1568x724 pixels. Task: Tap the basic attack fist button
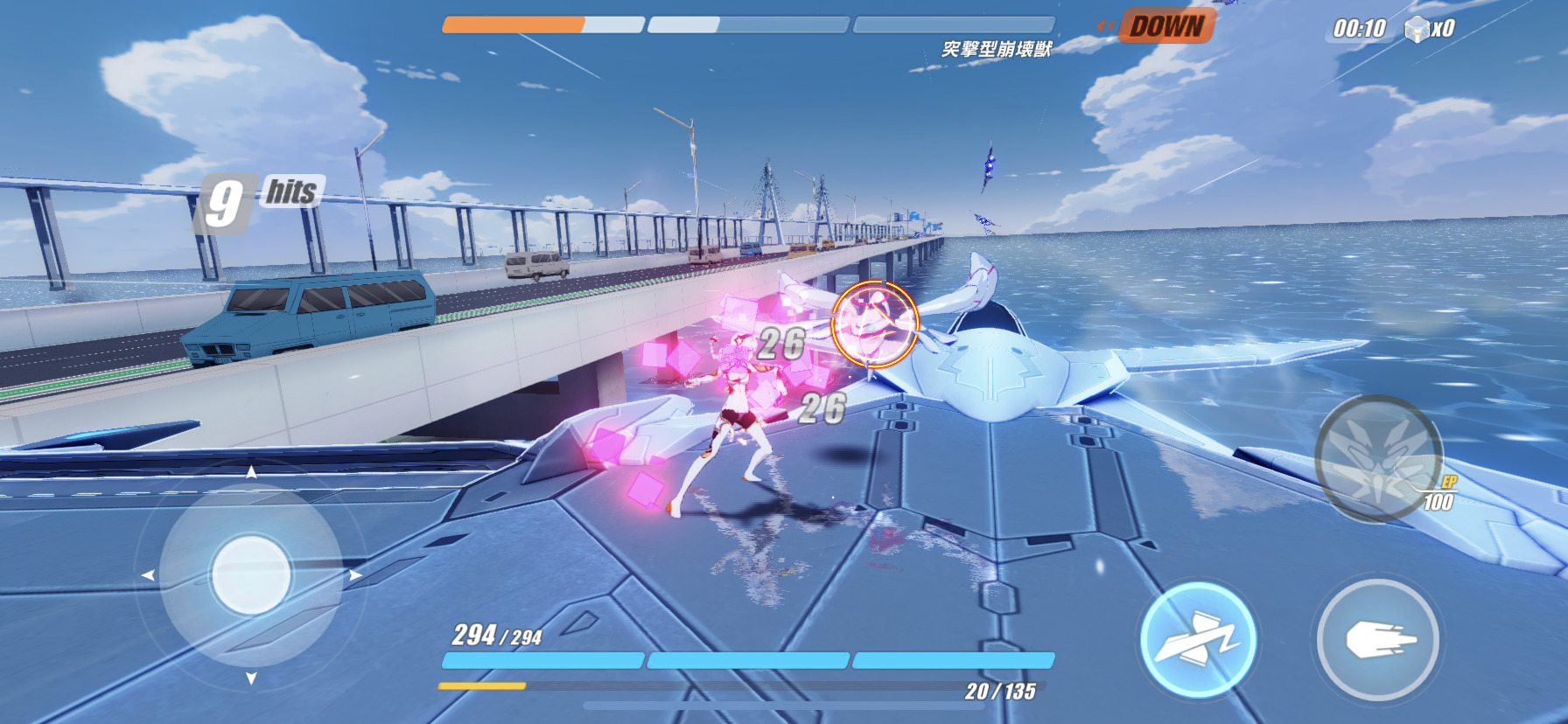click(x=1378, y=641)
